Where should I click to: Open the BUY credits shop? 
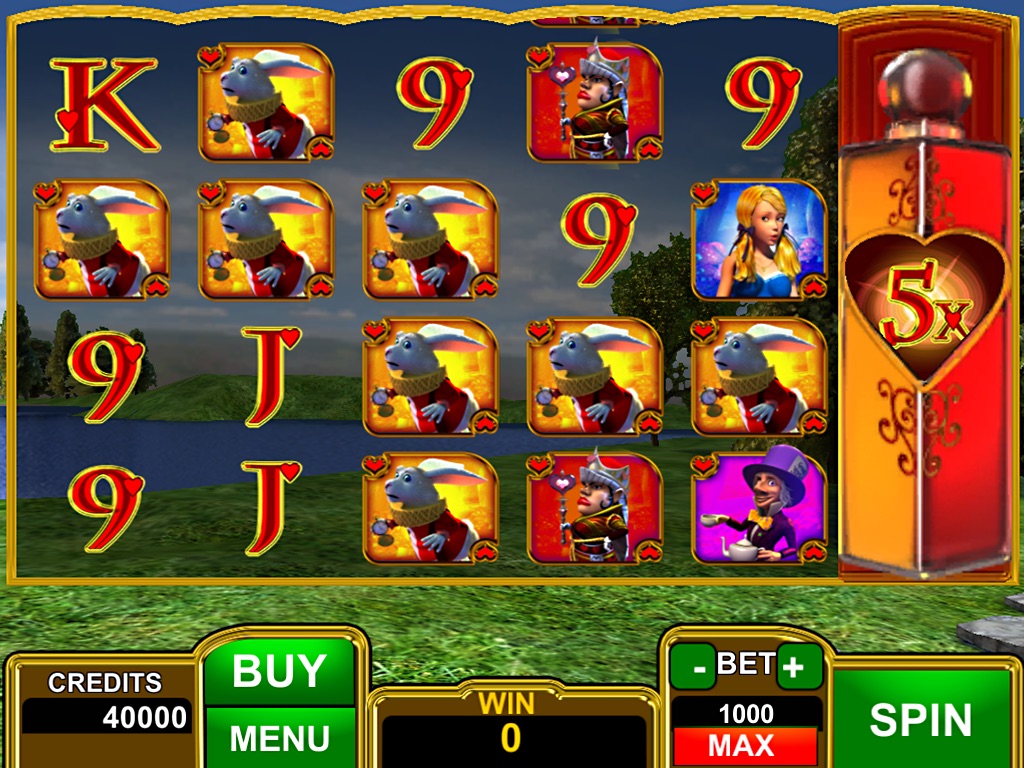279,671
